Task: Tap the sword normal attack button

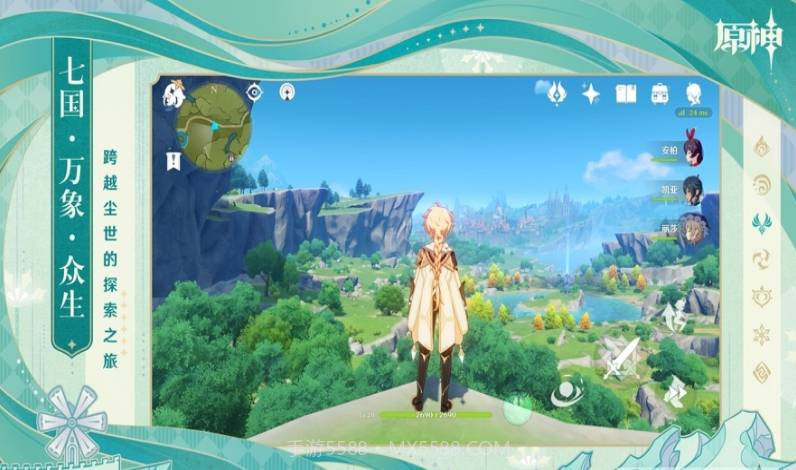Action: (x=619, y=355)
